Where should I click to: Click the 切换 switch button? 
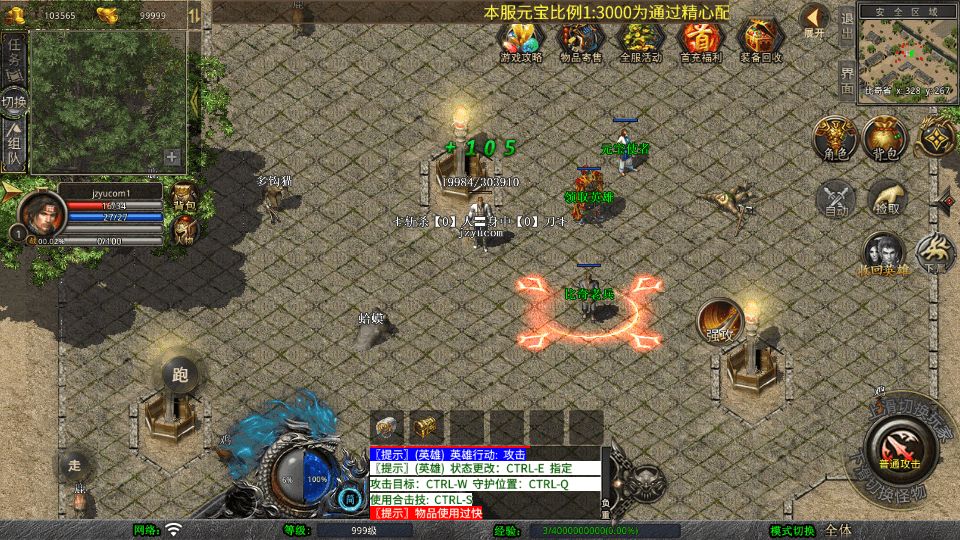click(x=14, y=102)
